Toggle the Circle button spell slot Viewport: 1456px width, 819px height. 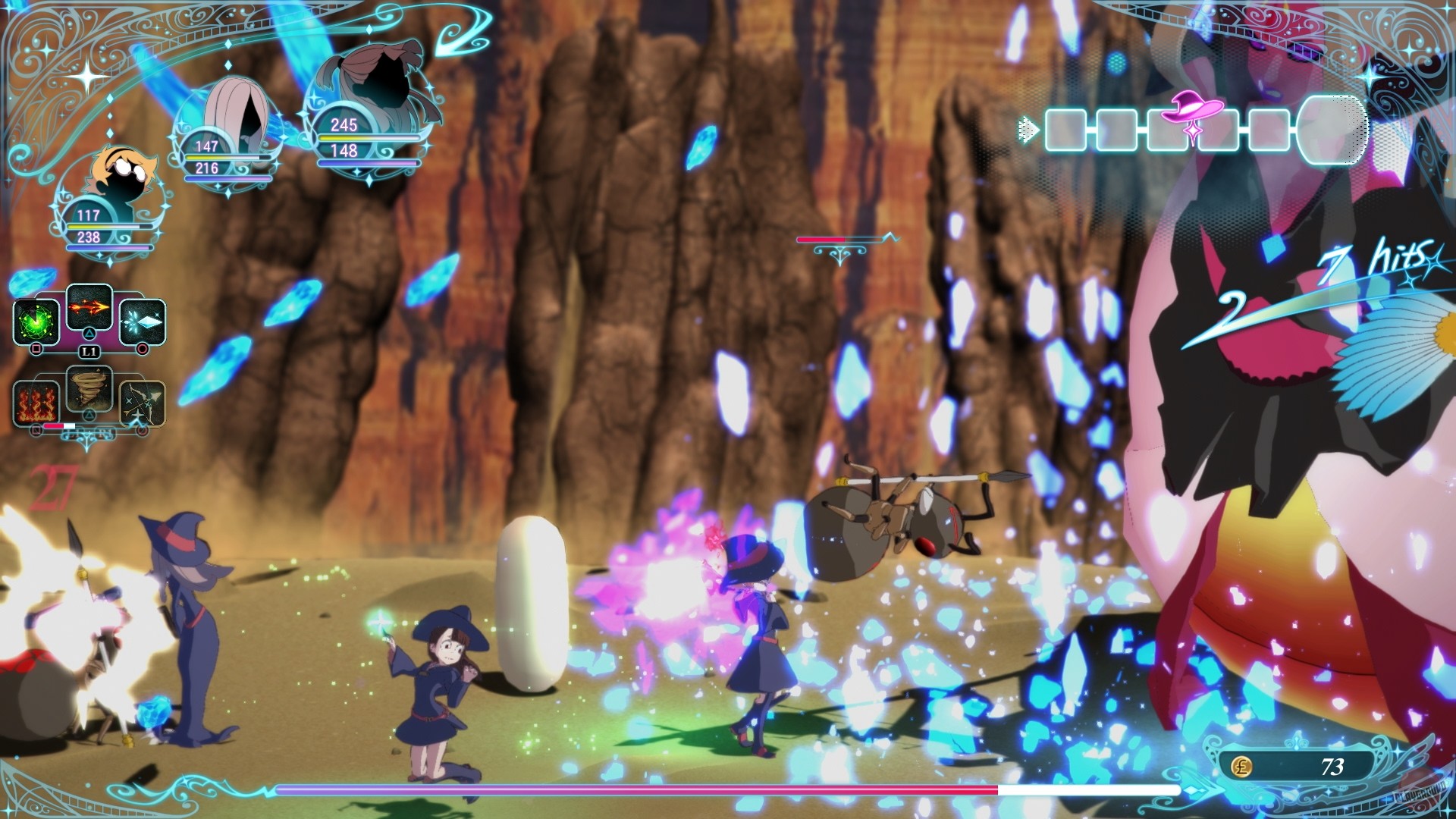[x=144, y=350]
